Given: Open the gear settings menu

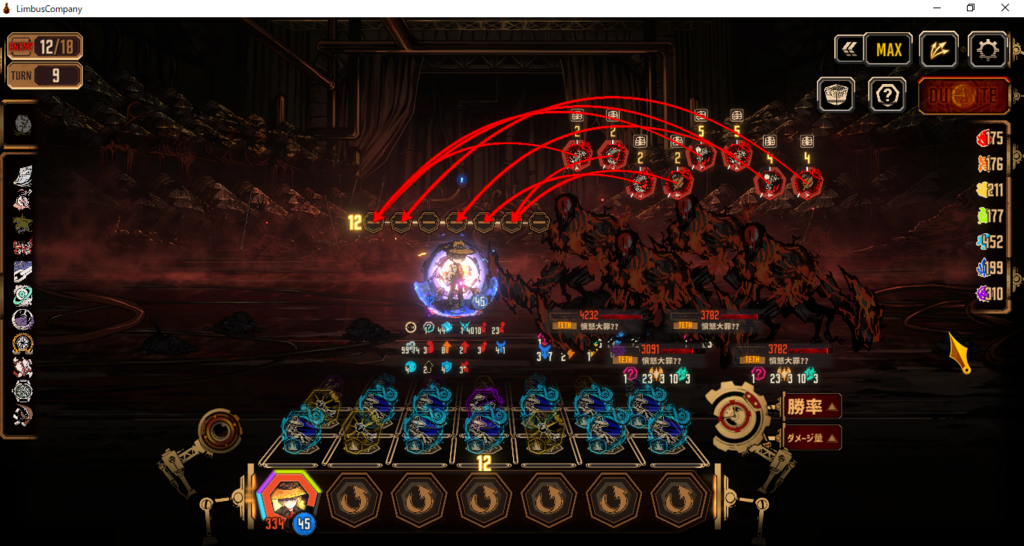Looking at the screenshot, I should point(988,49).
